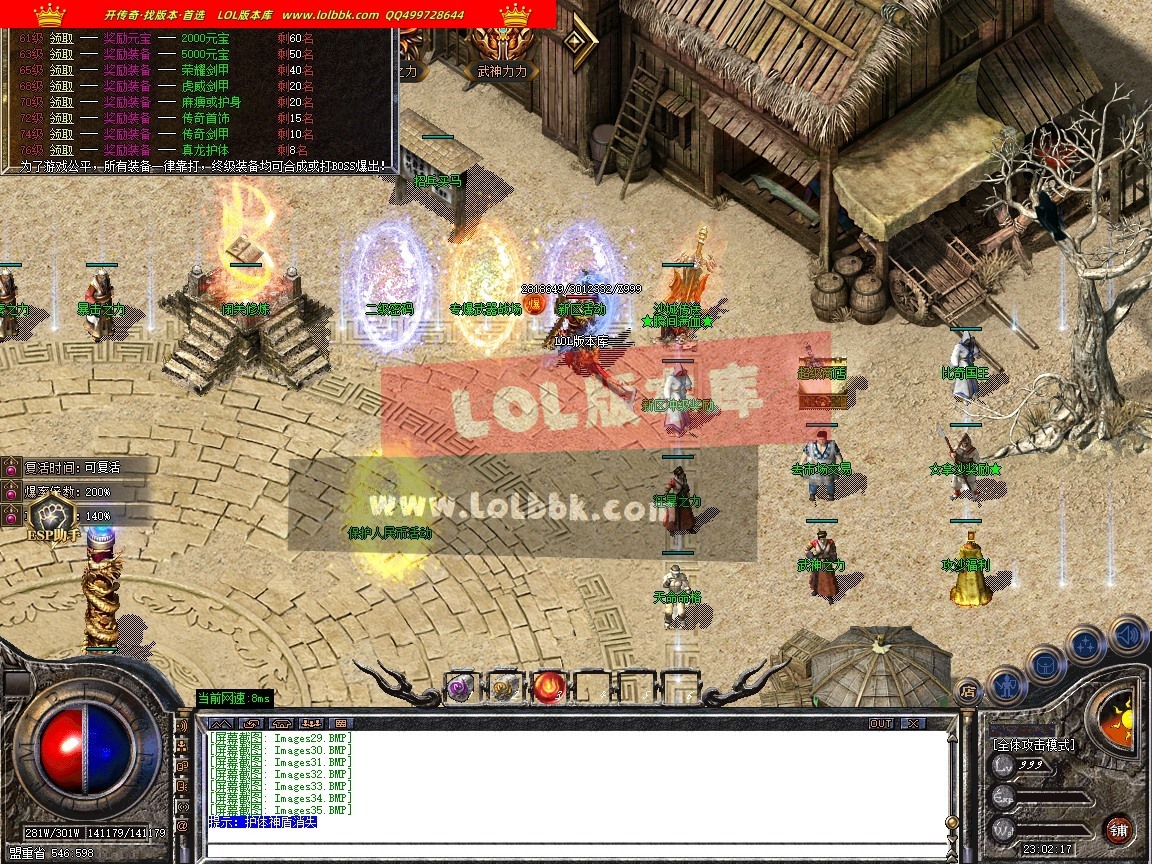Claim the level 76 真龙护体 reward

(x=61, y=150)
